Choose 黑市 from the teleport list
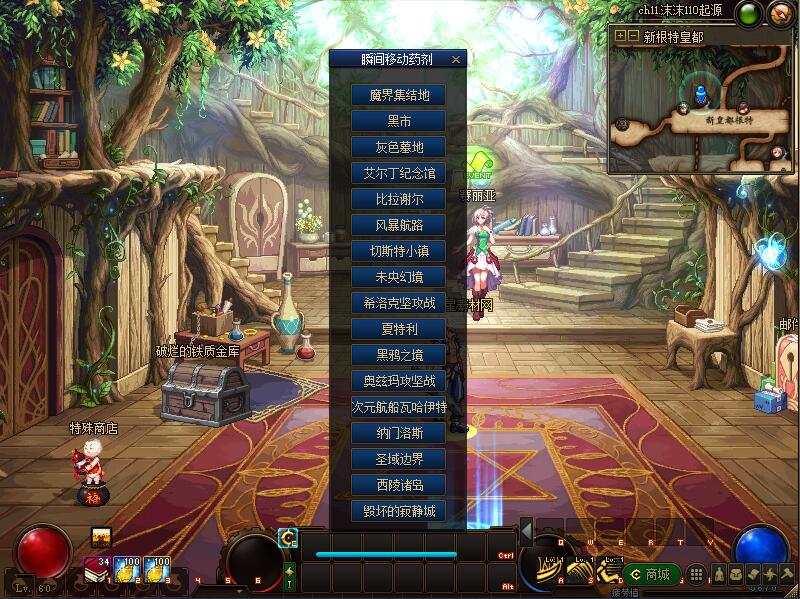Viewport: 800px width, 599px height. tap(398, 121)
